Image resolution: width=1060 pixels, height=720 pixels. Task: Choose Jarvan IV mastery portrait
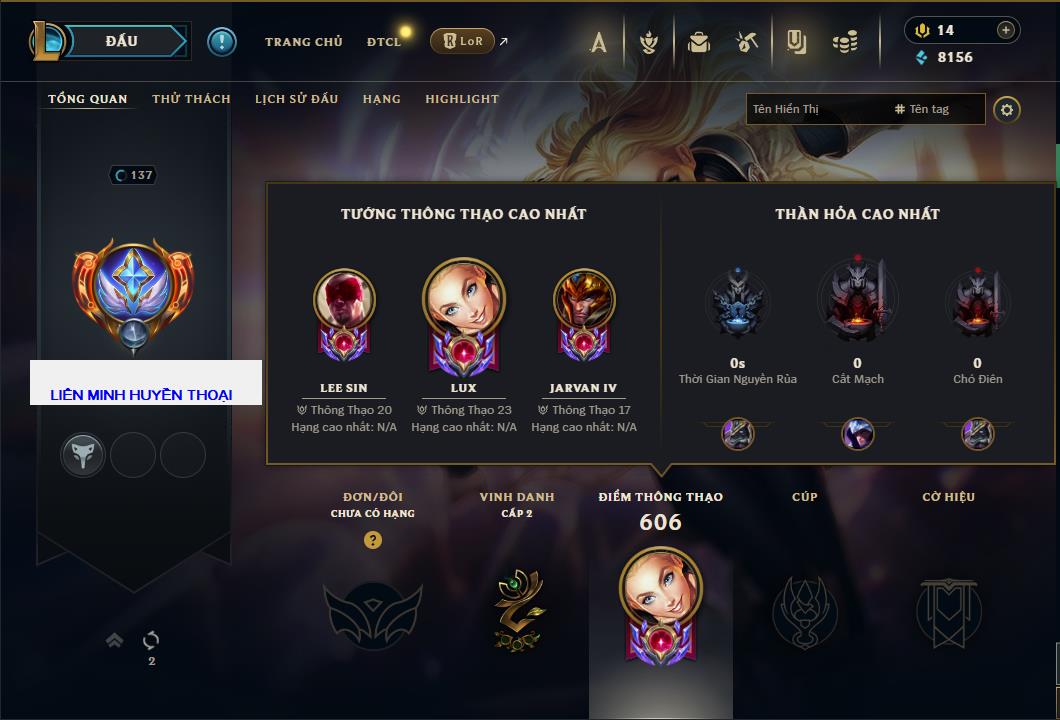(x=583, y=300)
